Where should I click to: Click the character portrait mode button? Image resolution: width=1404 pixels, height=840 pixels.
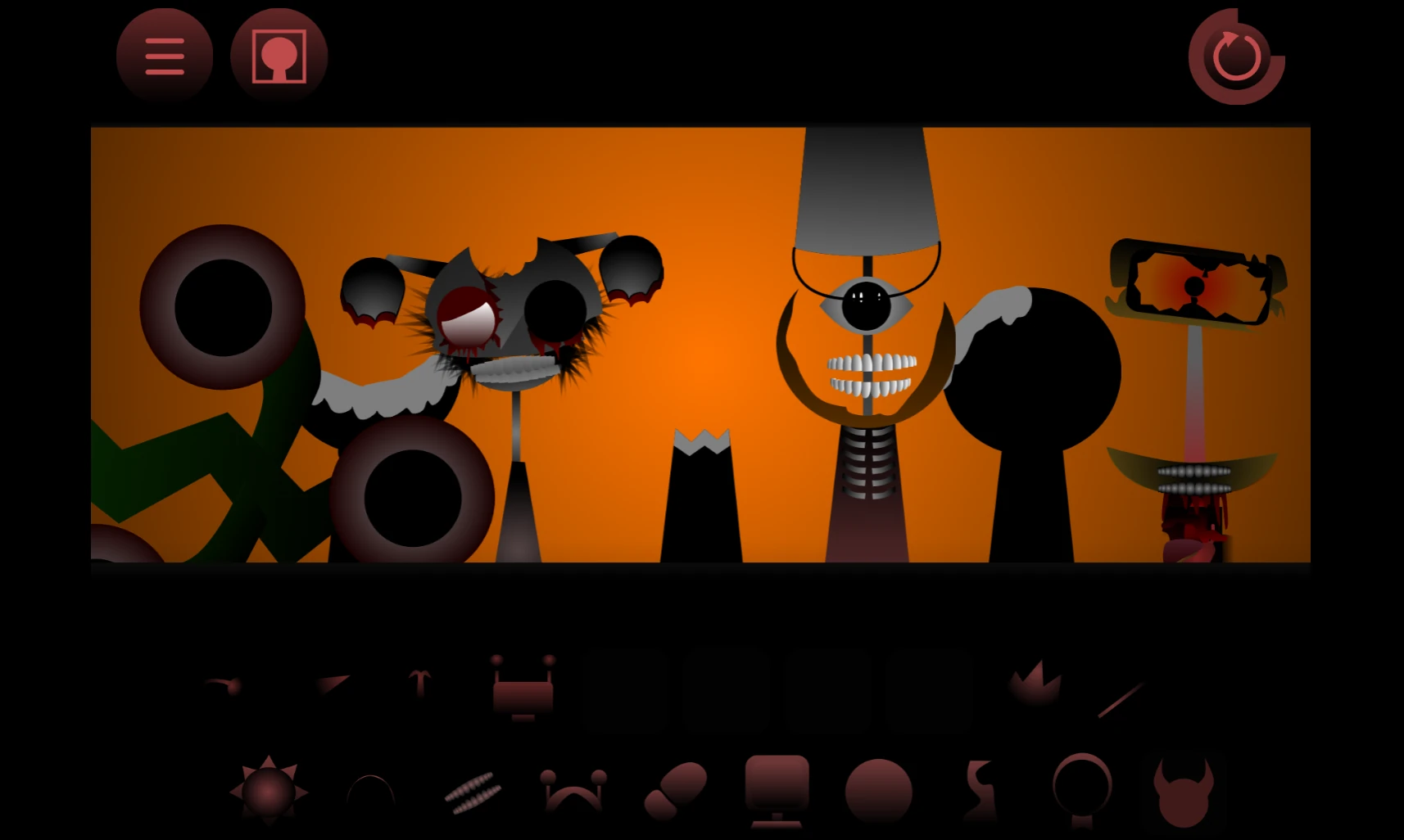click(x=279, y=54)
